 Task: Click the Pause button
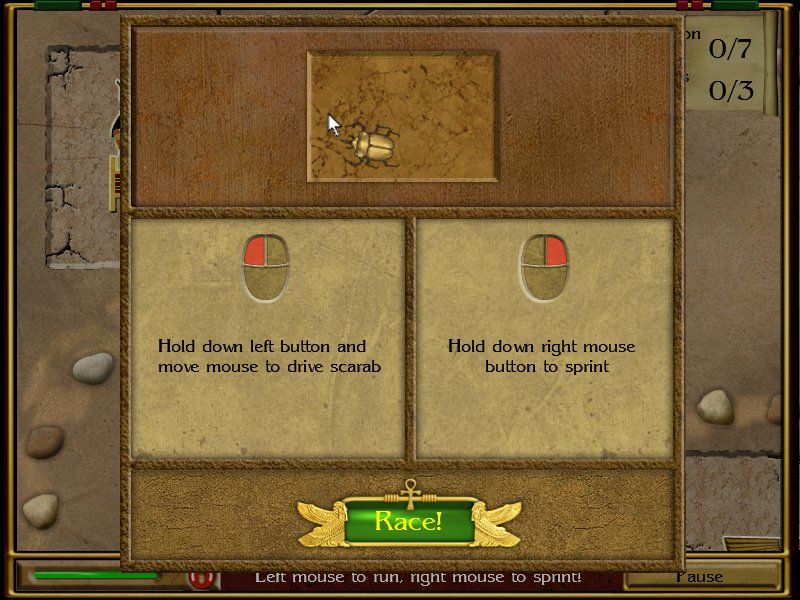click(699, 577)
